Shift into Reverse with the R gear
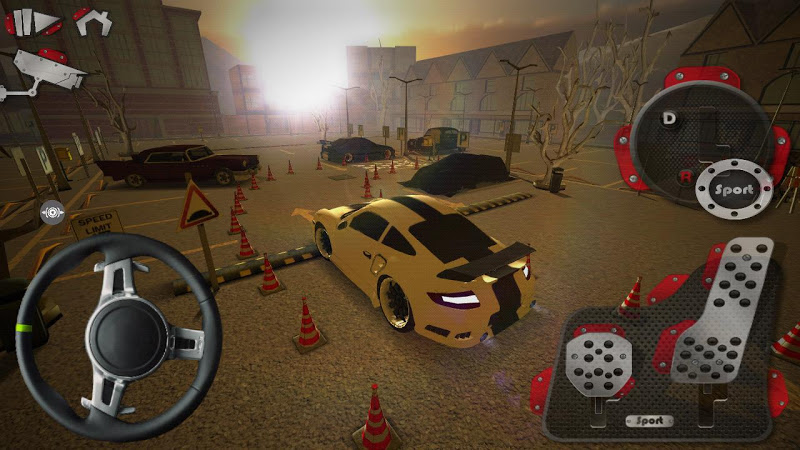The image size is (800, 450). click(685, 176)
